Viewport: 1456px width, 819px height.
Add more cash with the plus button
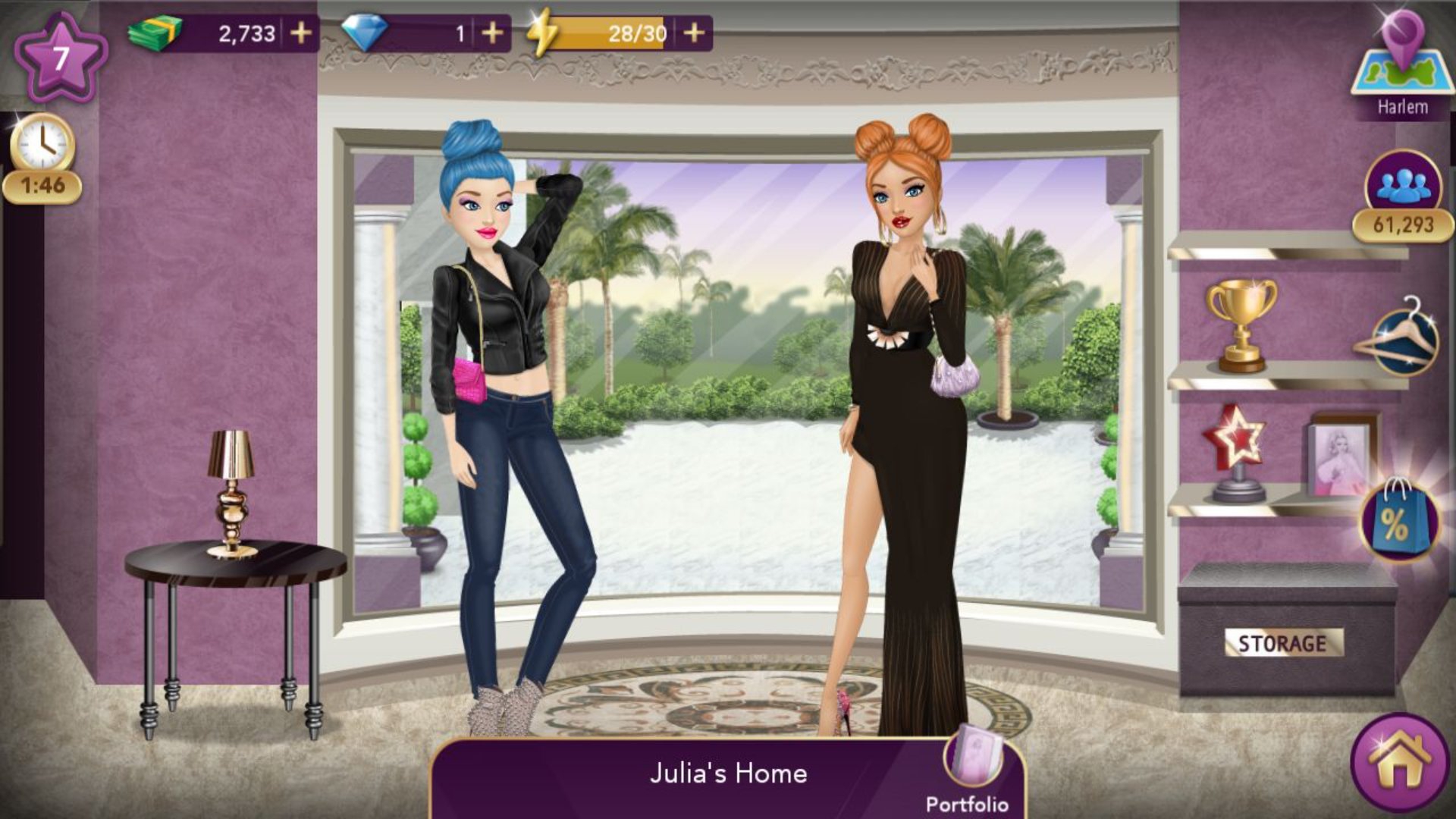(301, 33)
